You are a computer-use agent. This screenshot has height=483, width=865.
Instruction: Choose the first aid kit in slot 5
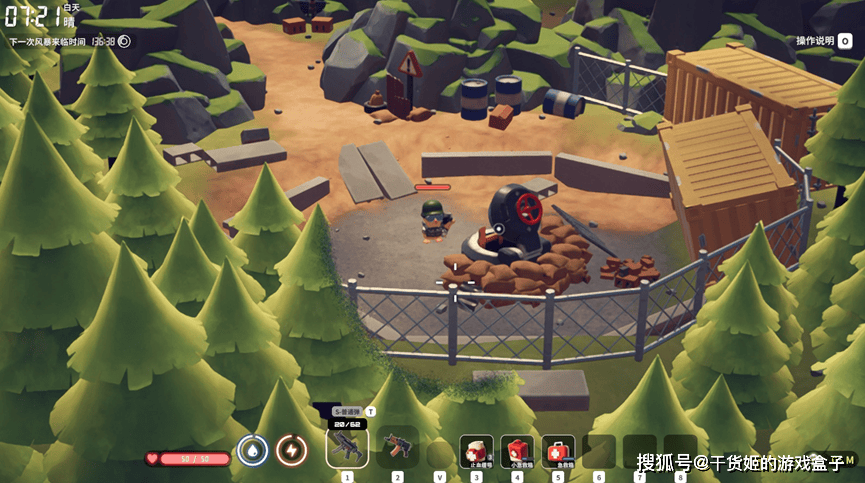(558, 450)
